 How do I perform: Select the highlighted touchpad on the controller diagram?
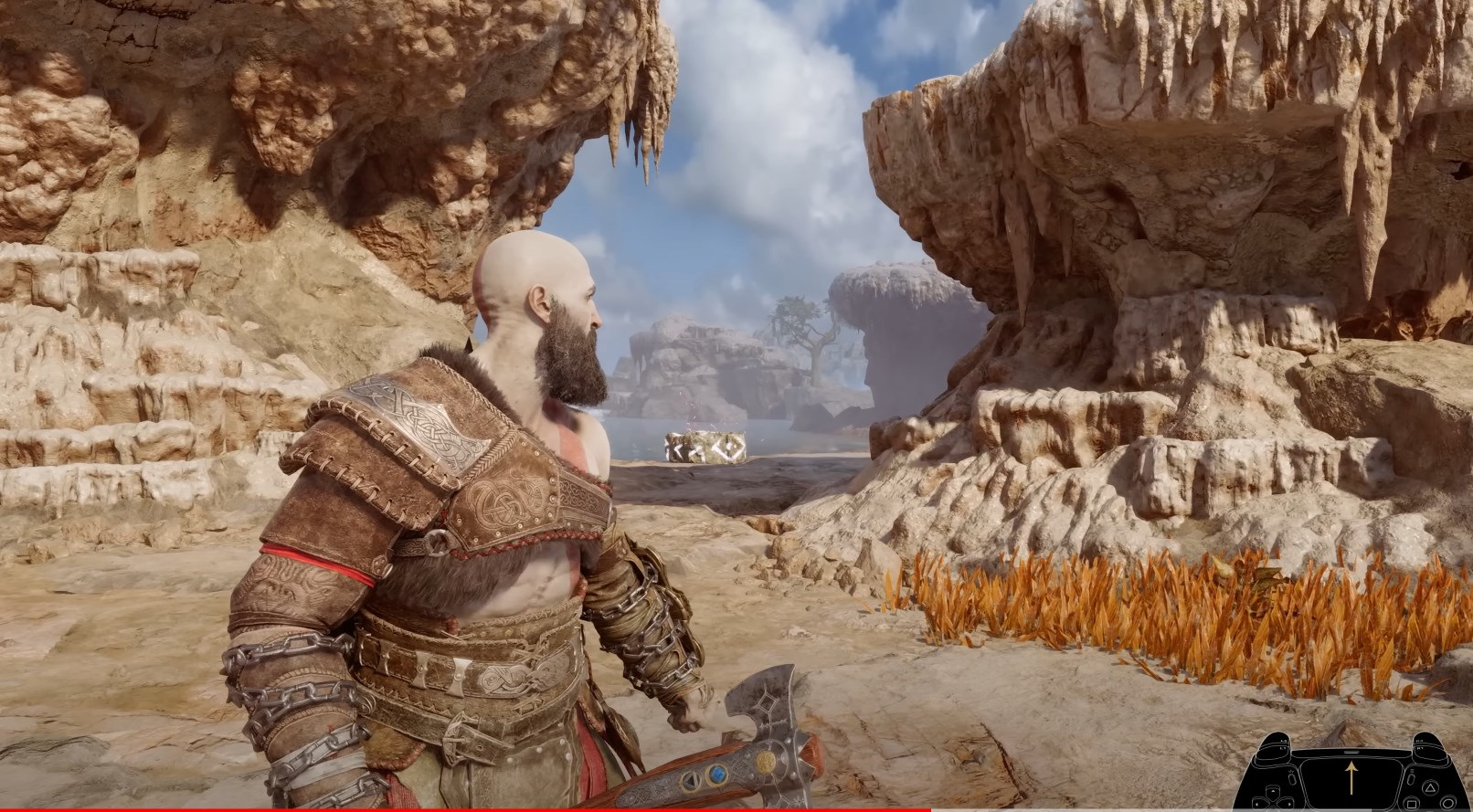coord(1351,781)
